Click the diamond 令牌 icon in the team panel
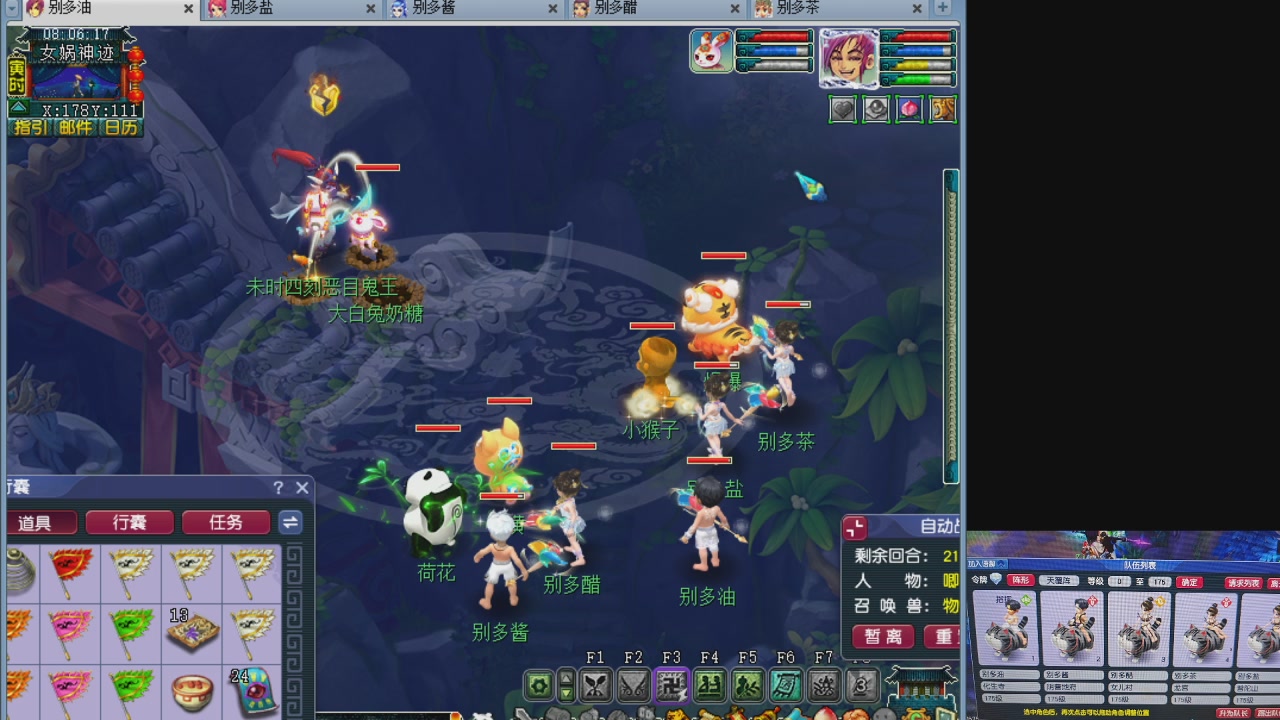 point(995,580)
